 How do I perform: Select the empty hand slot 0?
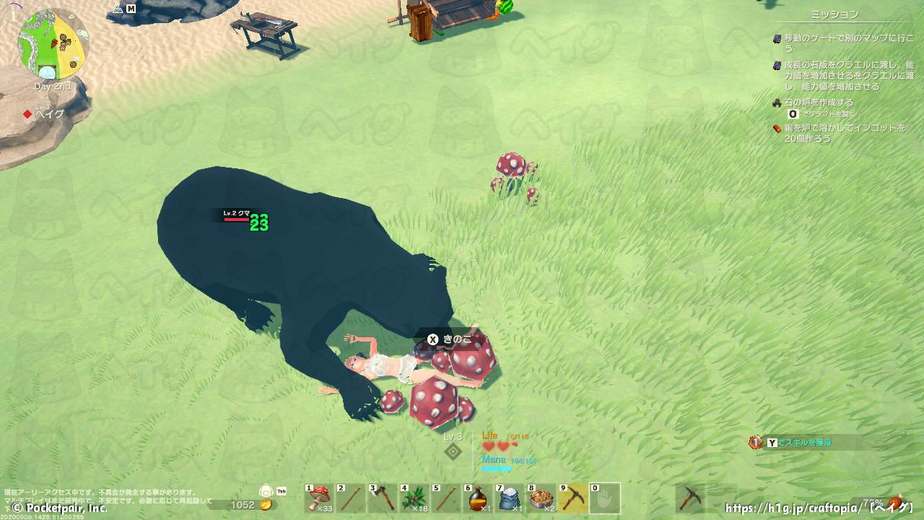(x=605, y=498)
